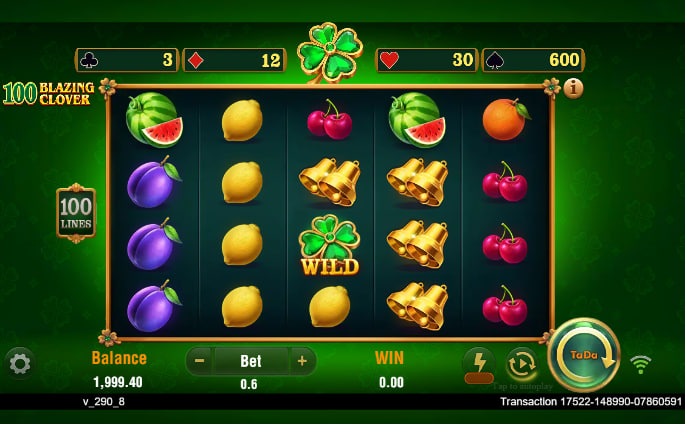Open the settings gear menu
This screenshot has height=424, width=685.
tap(20, 363)
